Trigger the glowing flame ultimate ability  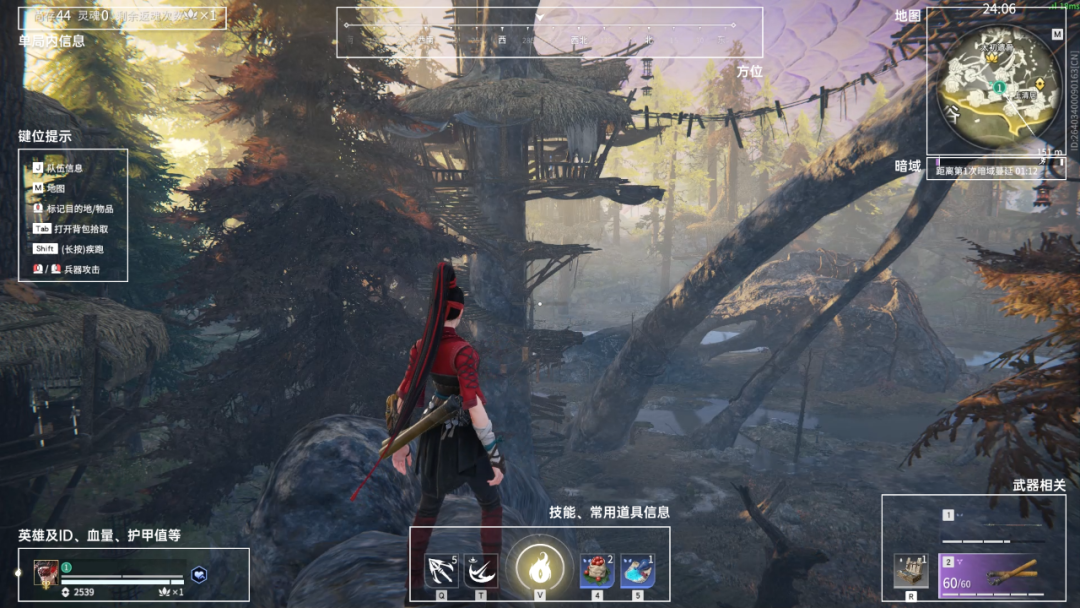[x=540, y=570]
